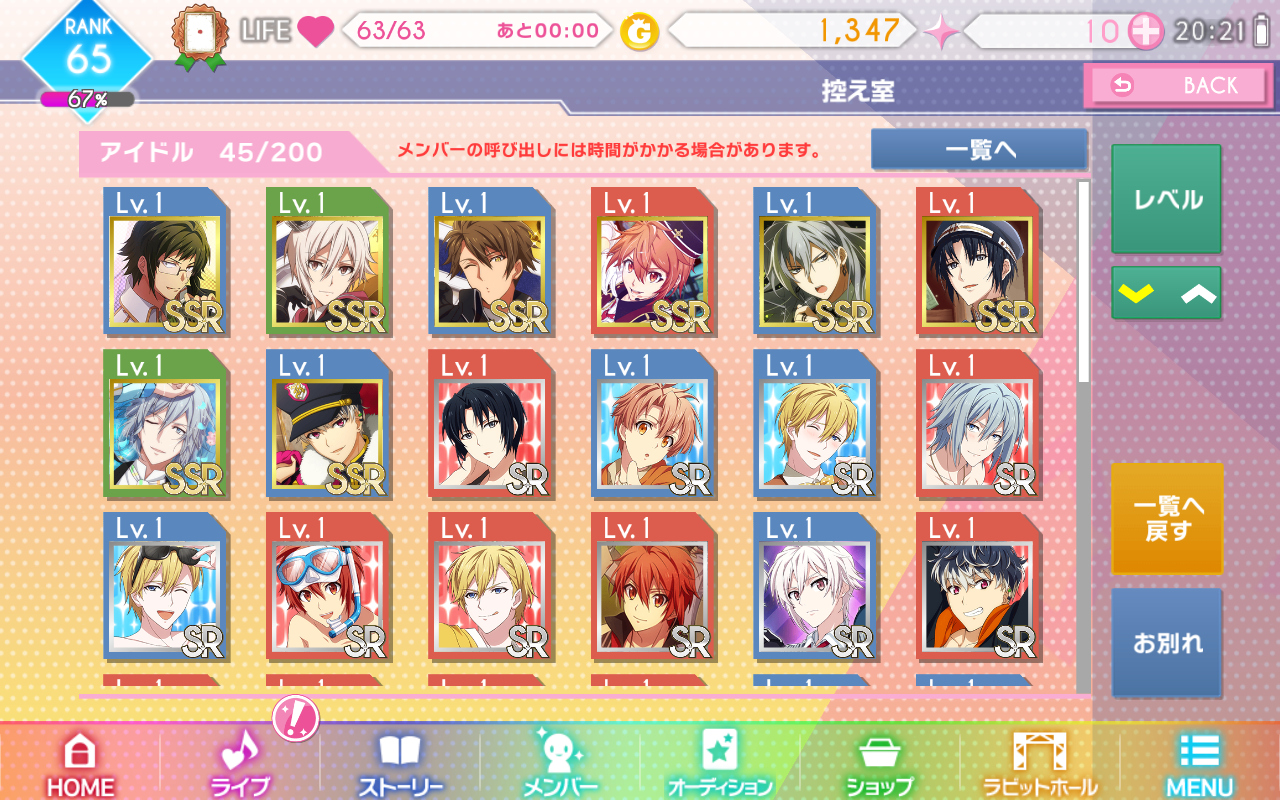Select the SSR idol wearing conductor cap
1280x800 pixels.
(x=329, y=425)
